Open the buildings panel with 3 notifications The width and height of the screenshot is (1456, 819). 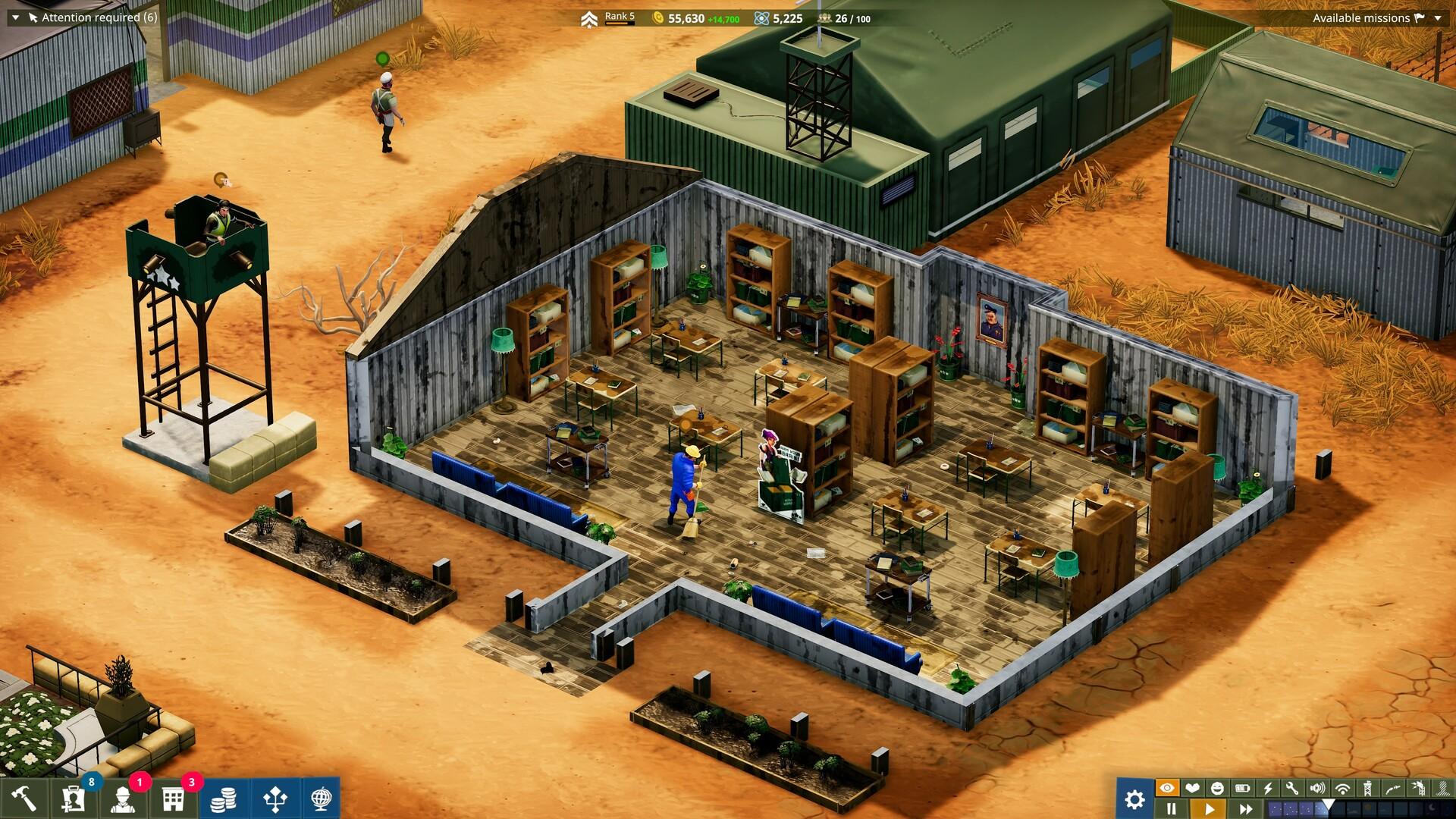(174, 801)
